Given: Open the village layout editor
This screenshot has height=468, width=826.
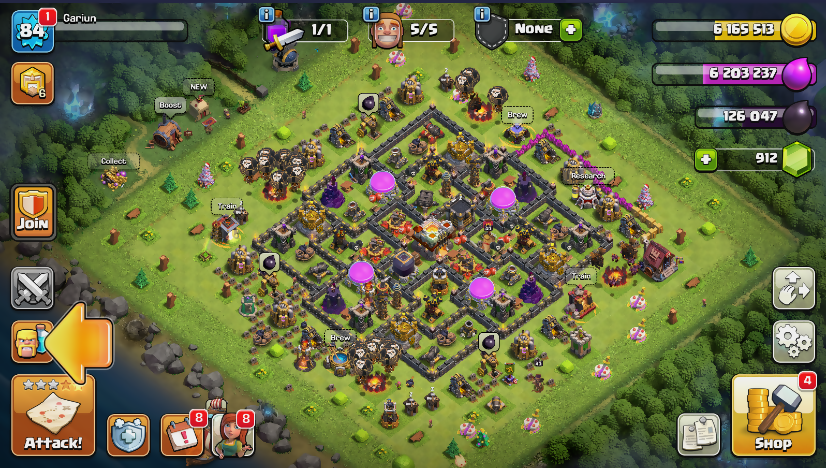Looking at the screenshot, I should [x=794, y=289].
